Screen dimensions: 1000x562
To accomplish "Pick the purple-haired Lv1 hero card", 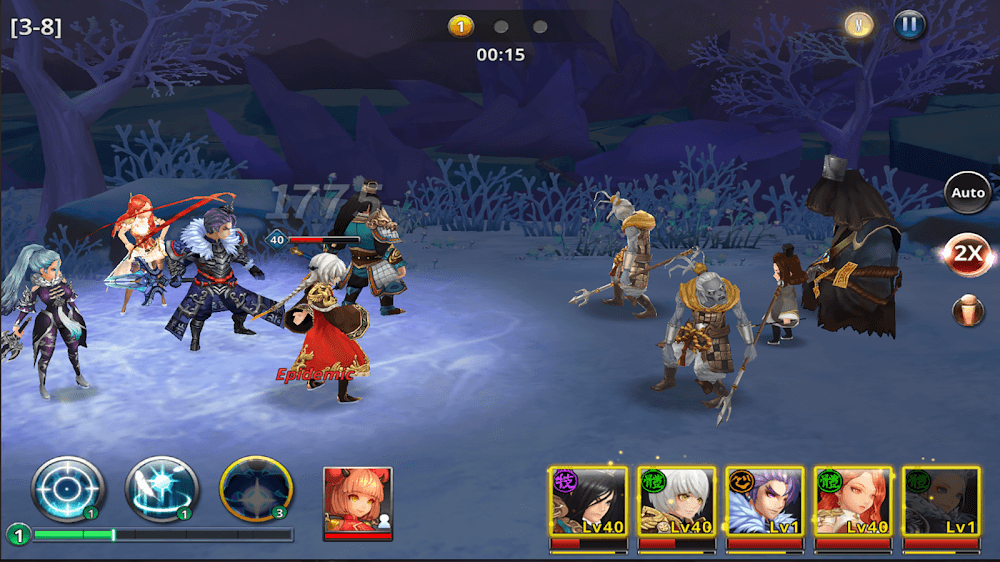I will click(765, 505).
